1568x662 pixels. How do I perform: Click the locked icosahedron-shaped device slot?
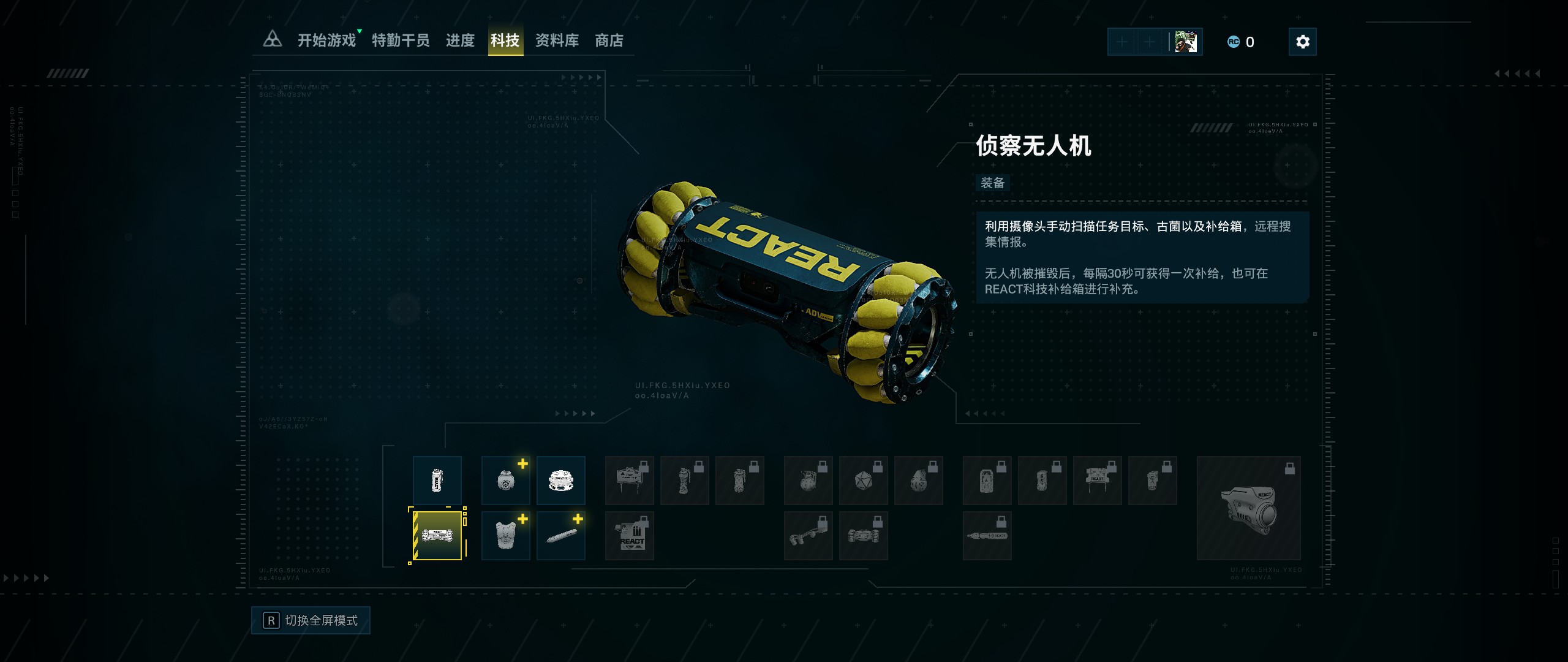863,481
